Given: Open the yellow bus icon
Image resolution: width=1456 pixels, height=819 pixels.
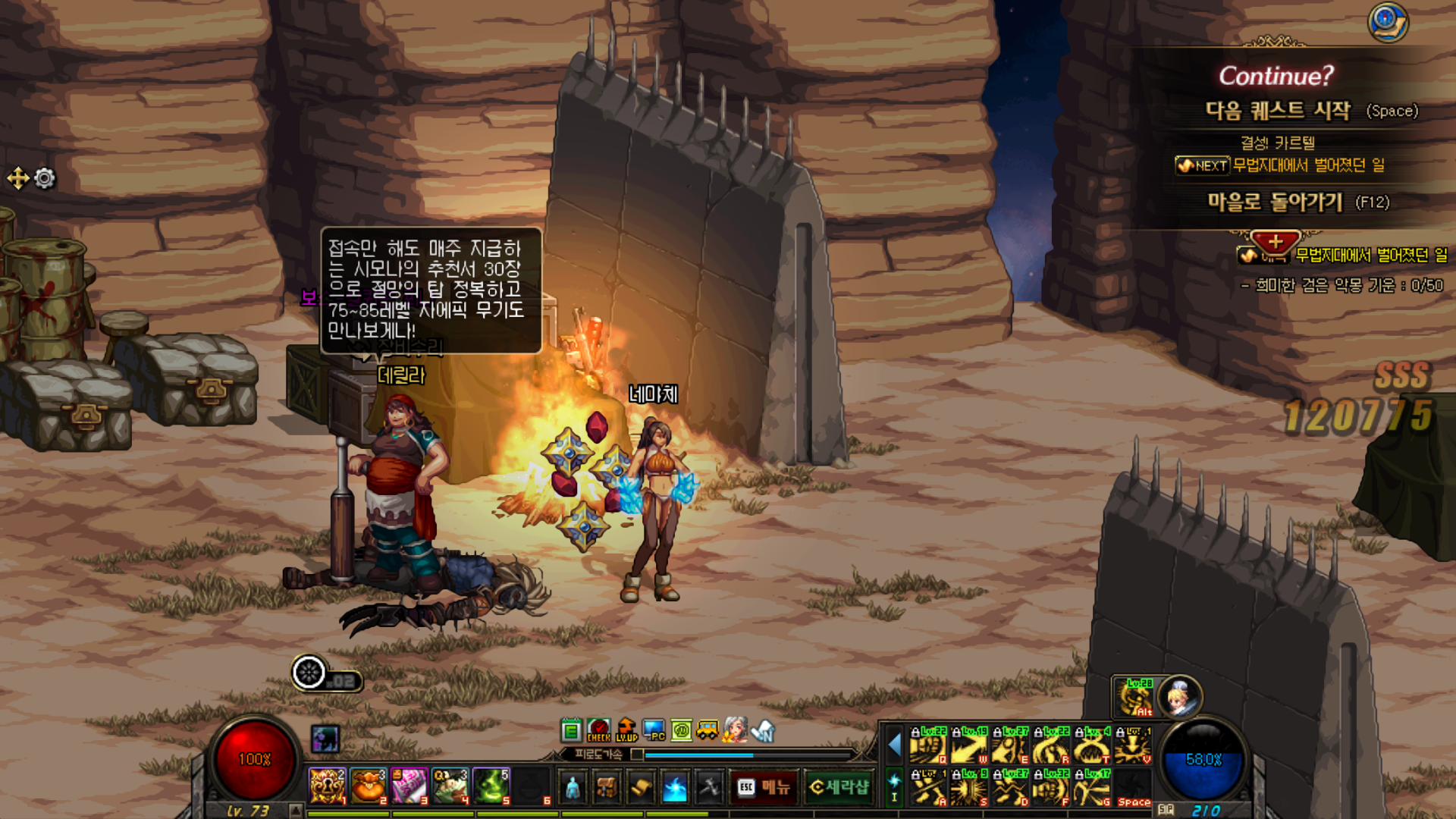Looking at the screenshot, I should (x=708, y=730).
